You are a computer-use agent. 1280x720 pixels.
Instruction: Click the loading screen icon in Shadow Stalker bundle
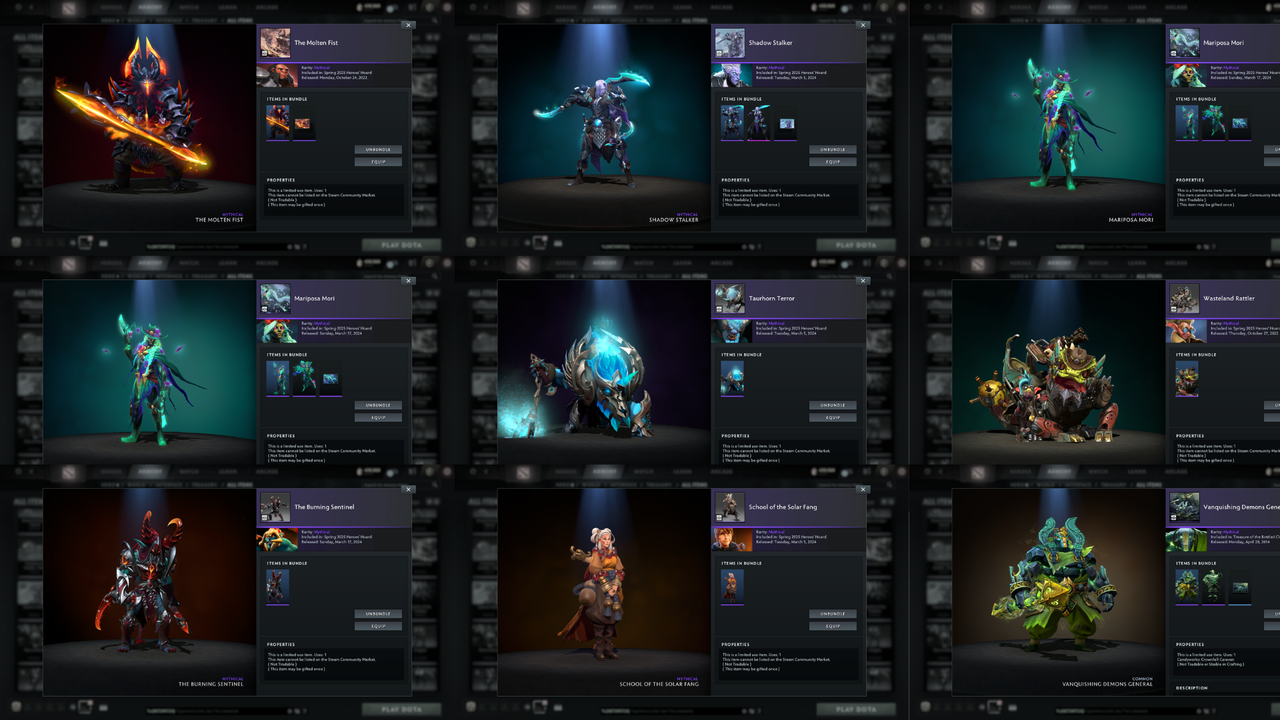(x=785, y=123)
